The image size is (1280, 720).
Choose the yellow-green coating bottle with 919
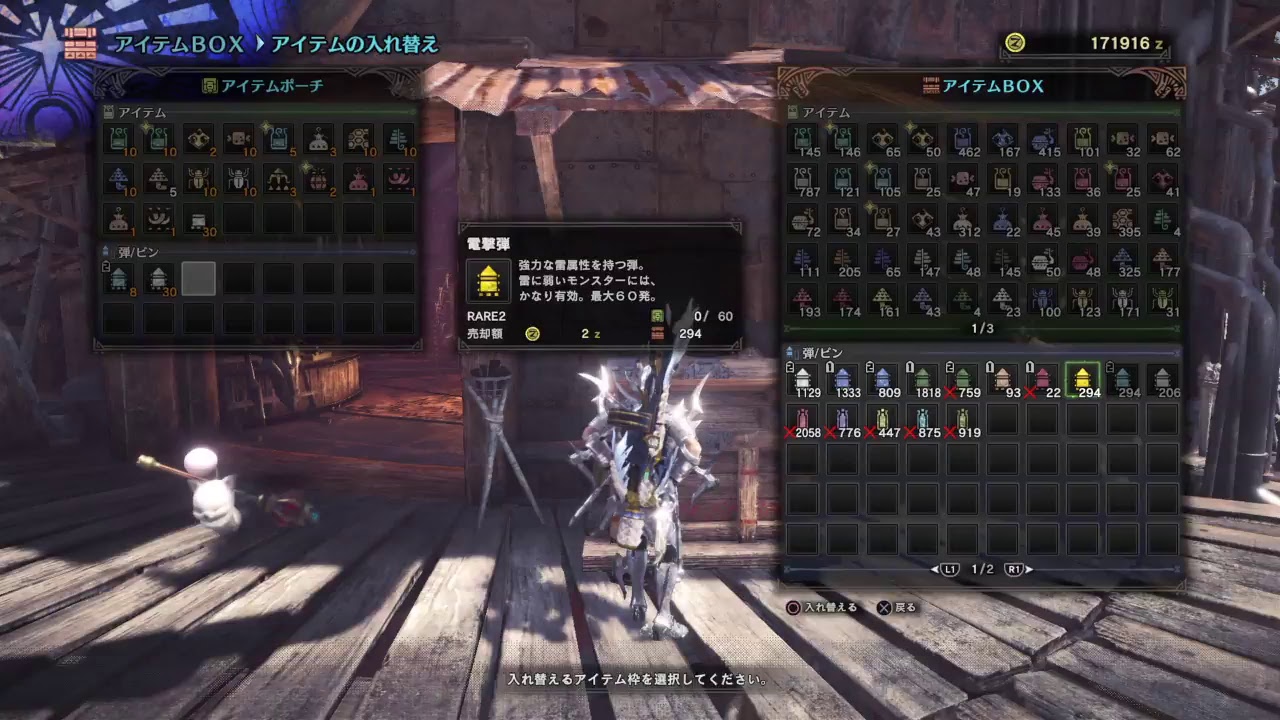pyautogui.click(x=962, y=420)
